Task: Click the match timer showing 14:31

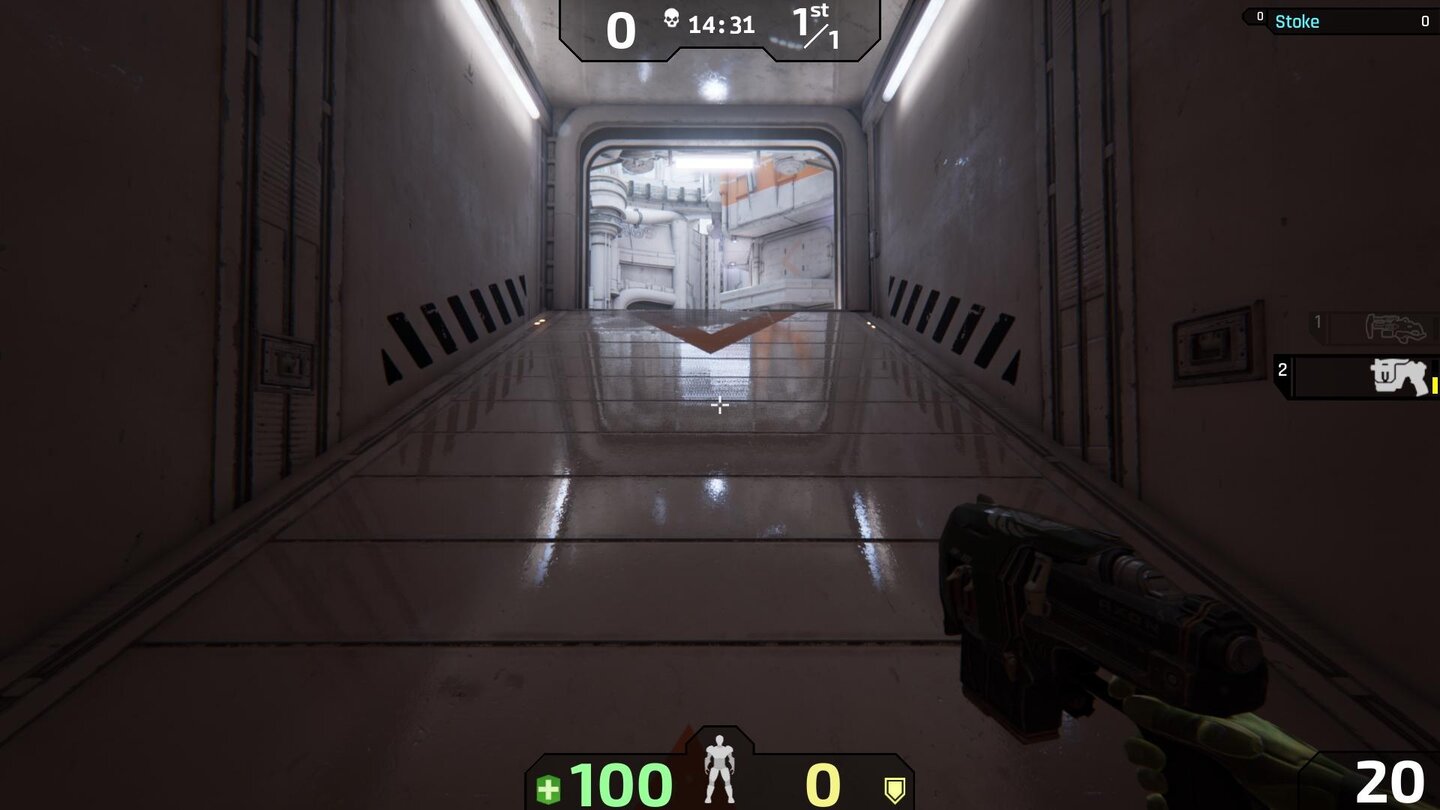Action: 722,25
